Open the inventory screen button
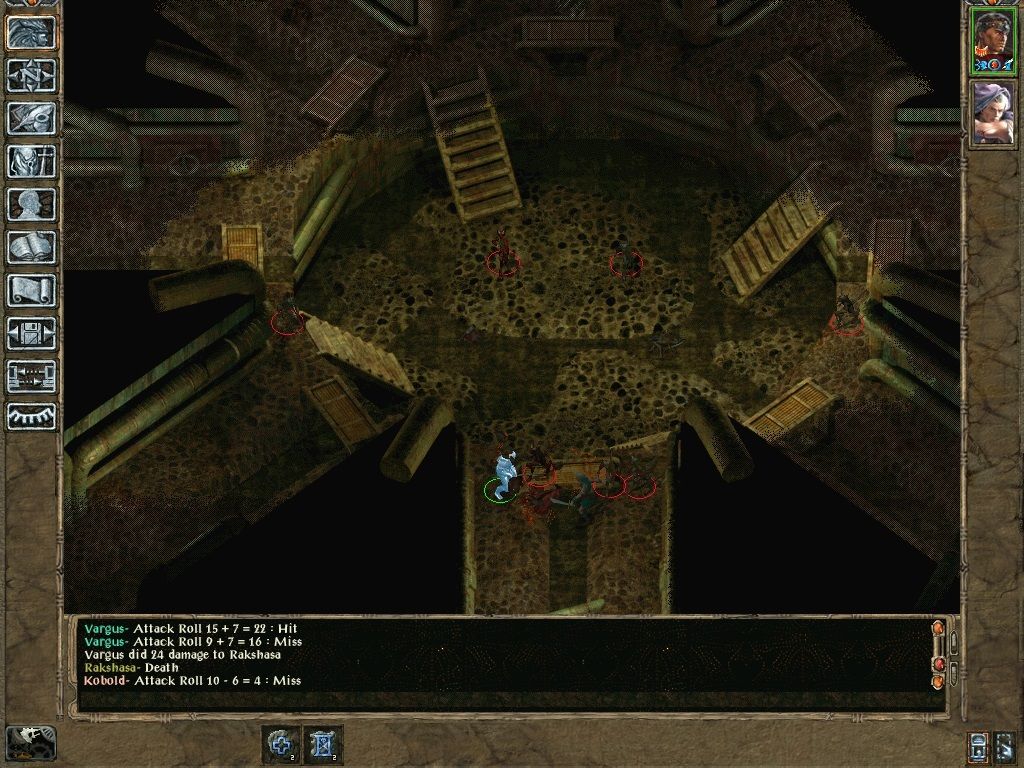The image size is (1024, 768). pos(31,161)
